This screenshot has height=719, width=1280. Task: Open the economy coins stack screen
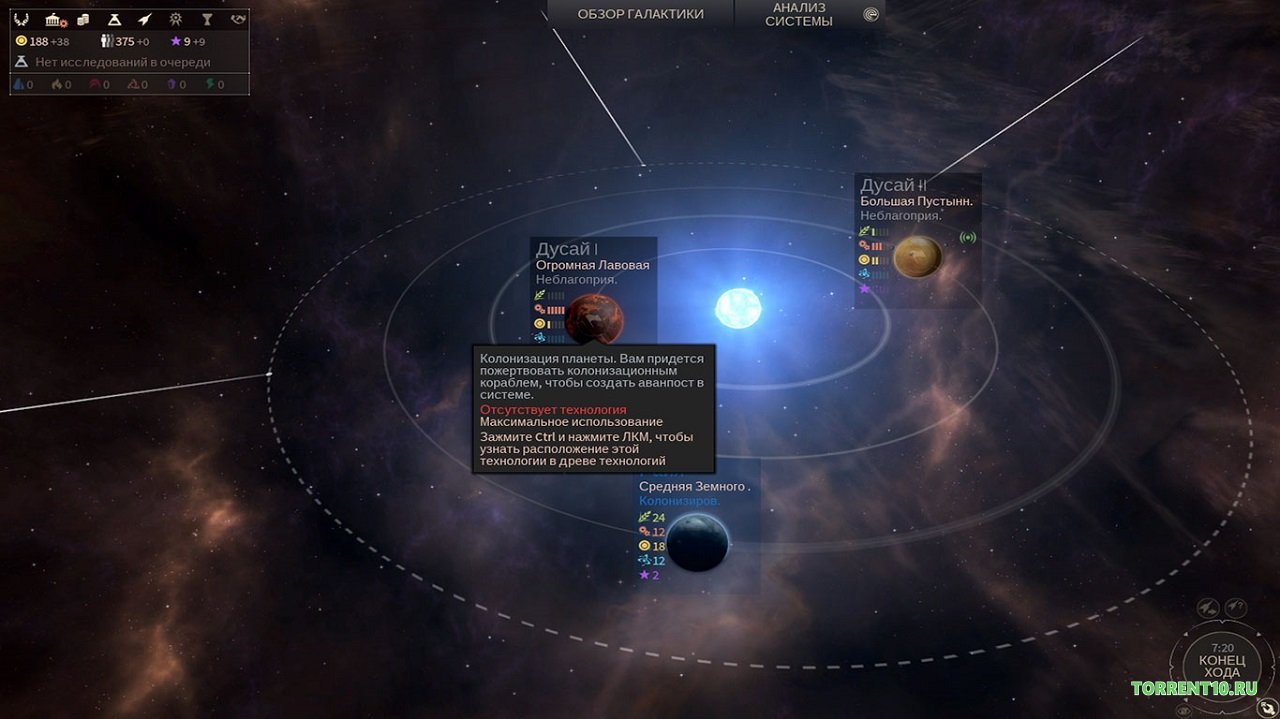coord(83,19)
